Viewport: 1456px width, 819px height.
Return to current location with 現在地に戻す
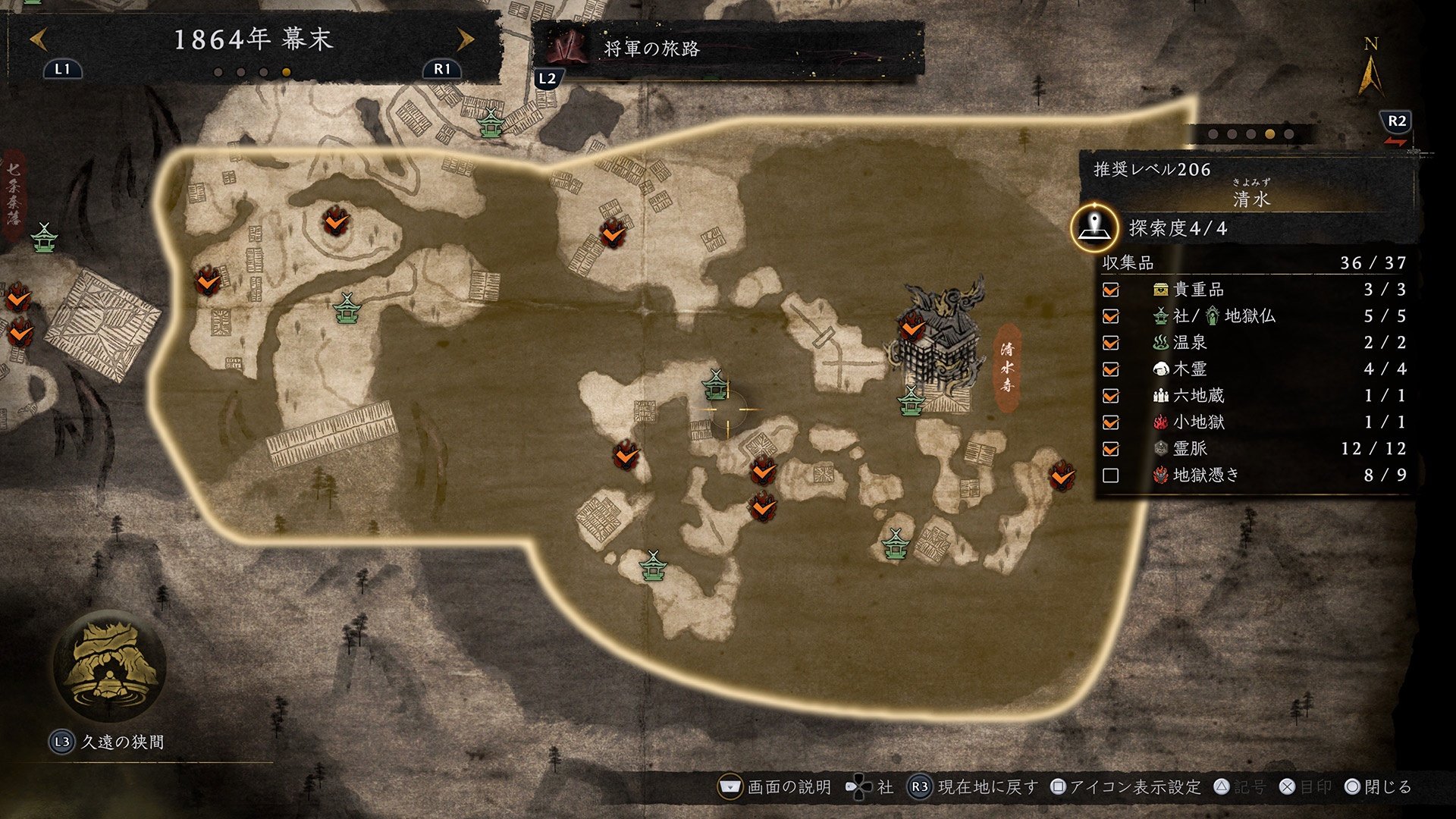pos(974,787)
